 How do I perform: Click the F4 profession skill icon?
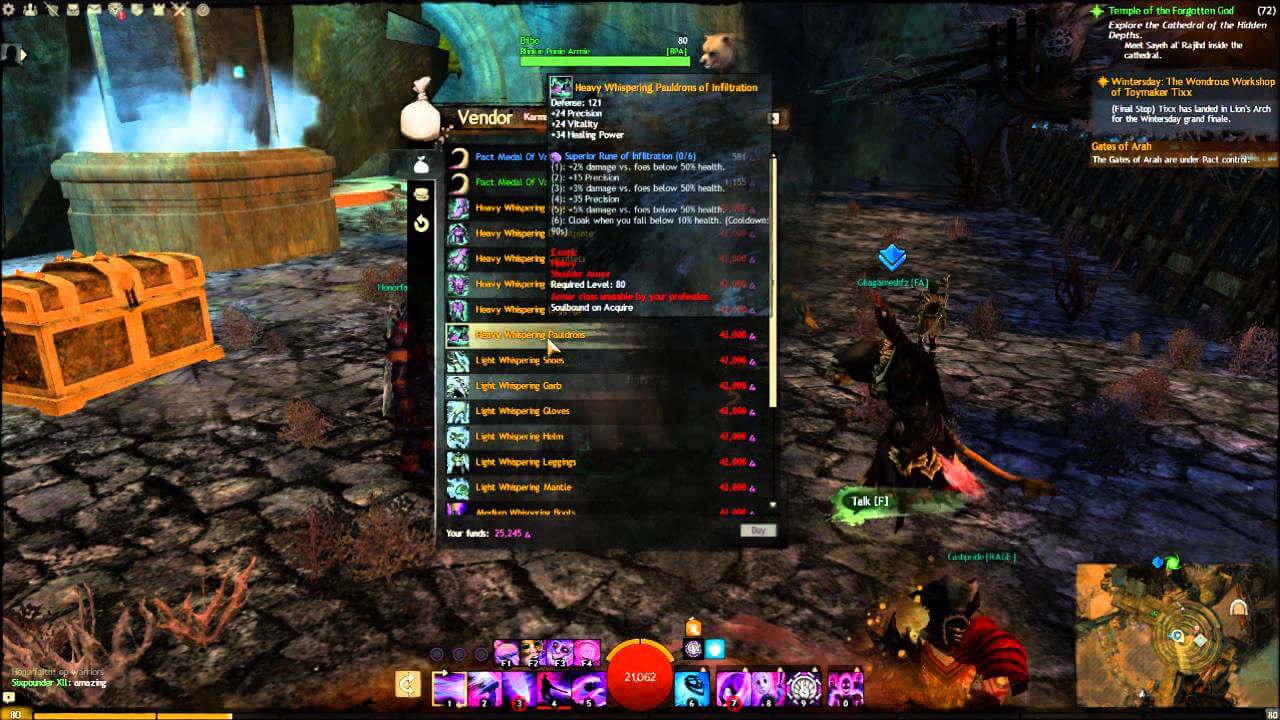(585, 653)
